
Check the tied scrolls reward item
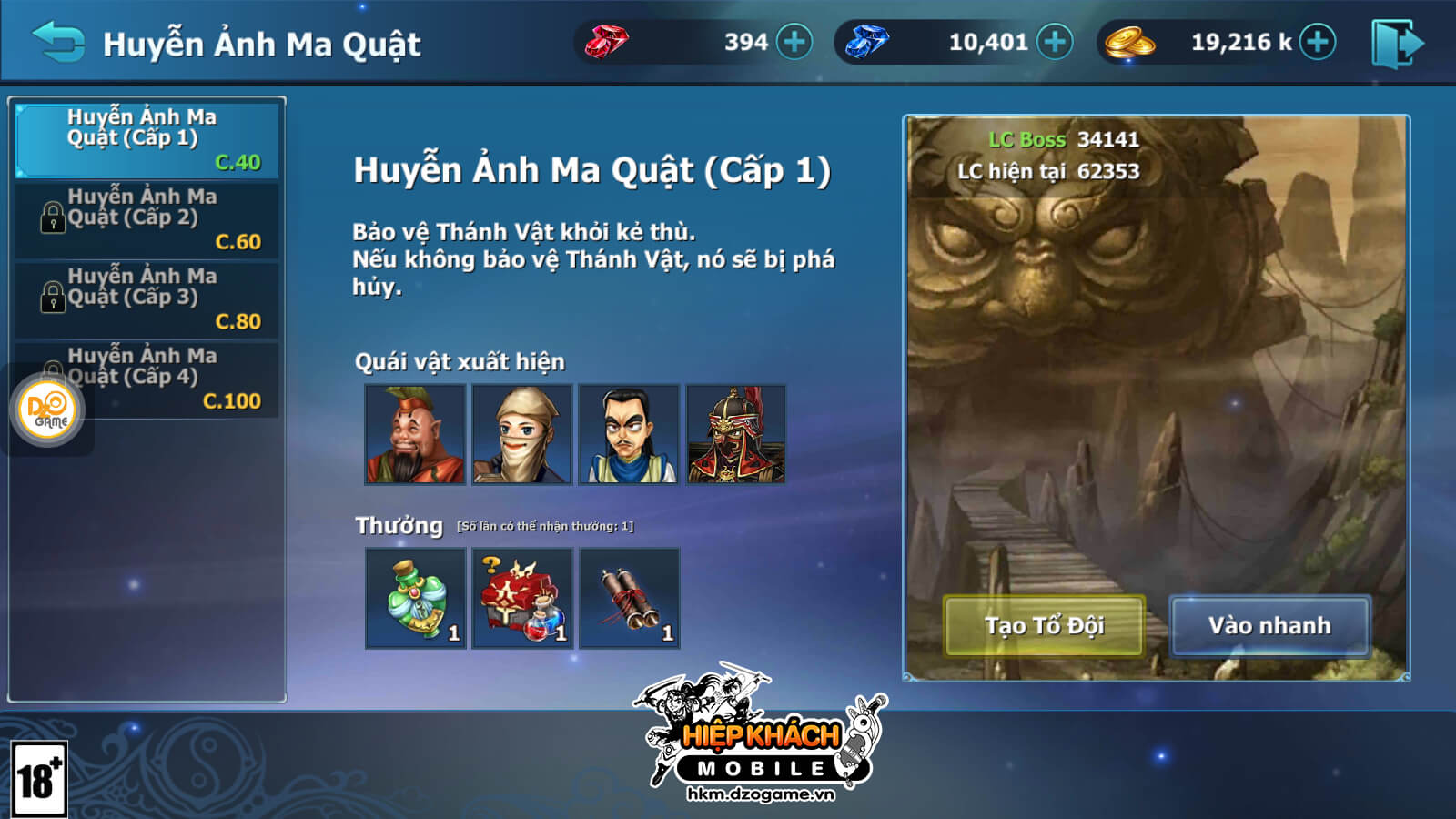click(630, 598)
